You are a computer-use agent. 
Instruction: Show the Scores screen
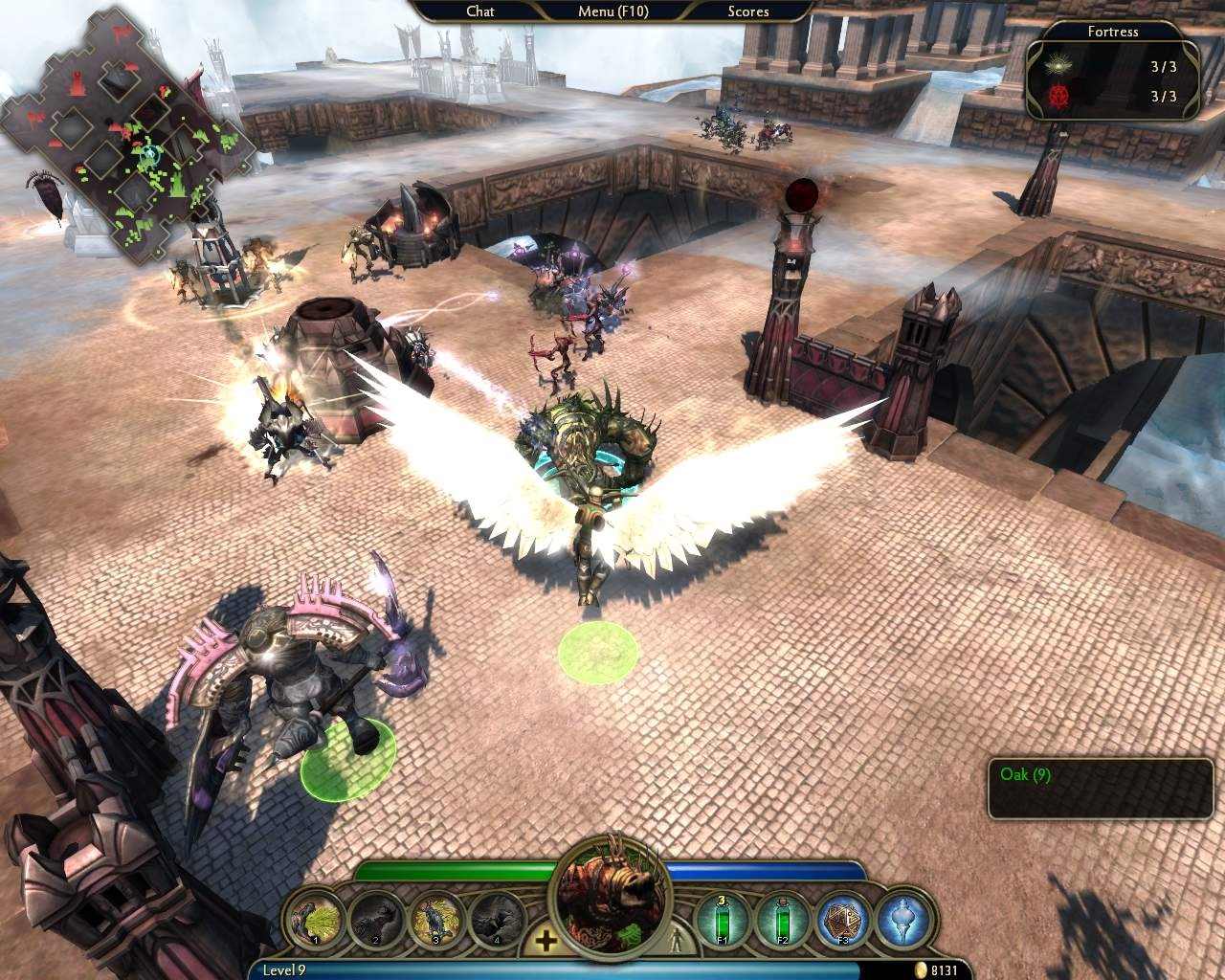[x=747, y=11]
